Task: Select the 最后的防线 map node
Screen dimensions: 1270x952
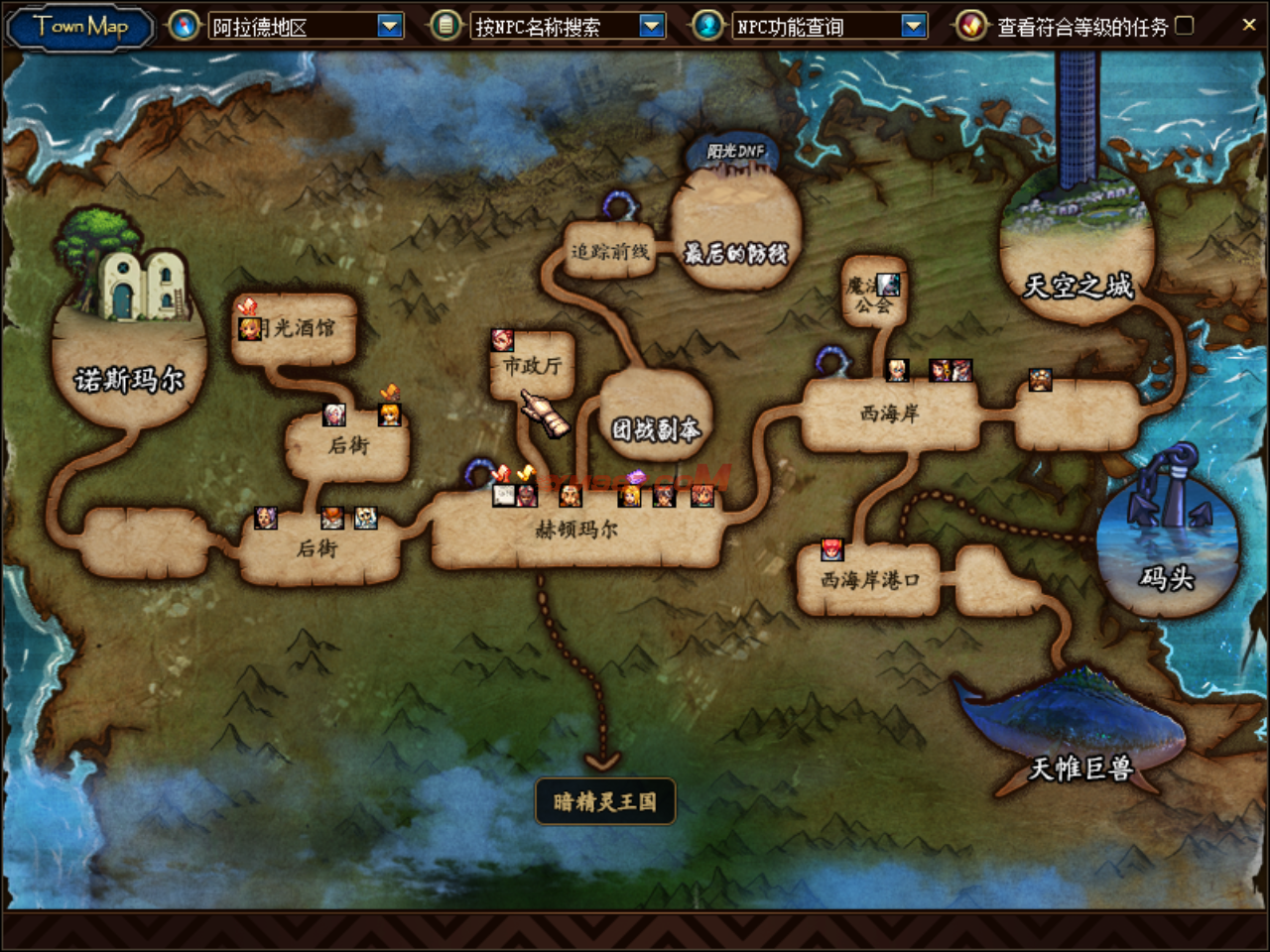Action: [x=735, y=254]
